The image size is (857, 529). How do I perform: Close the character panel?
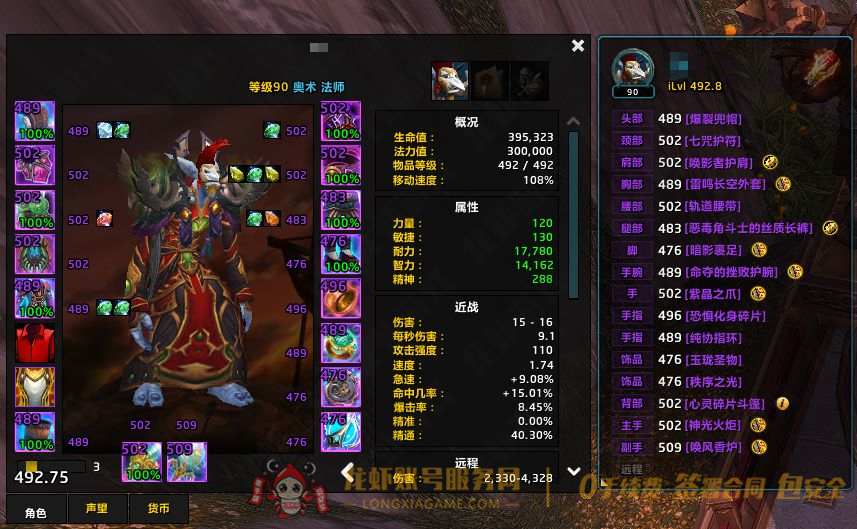point(578,46)
